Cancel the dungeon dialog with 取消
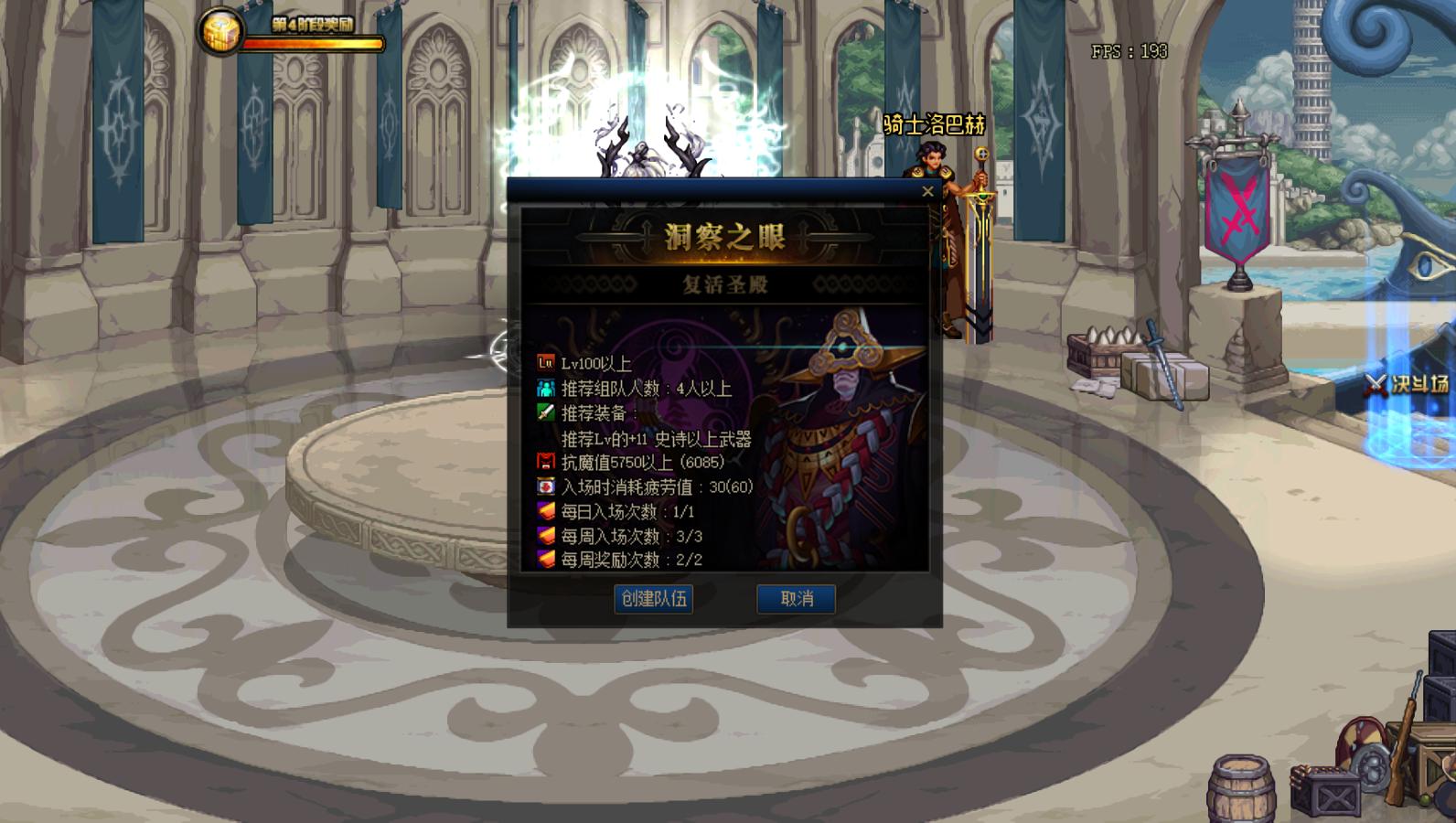 click(x=796, y=599)
